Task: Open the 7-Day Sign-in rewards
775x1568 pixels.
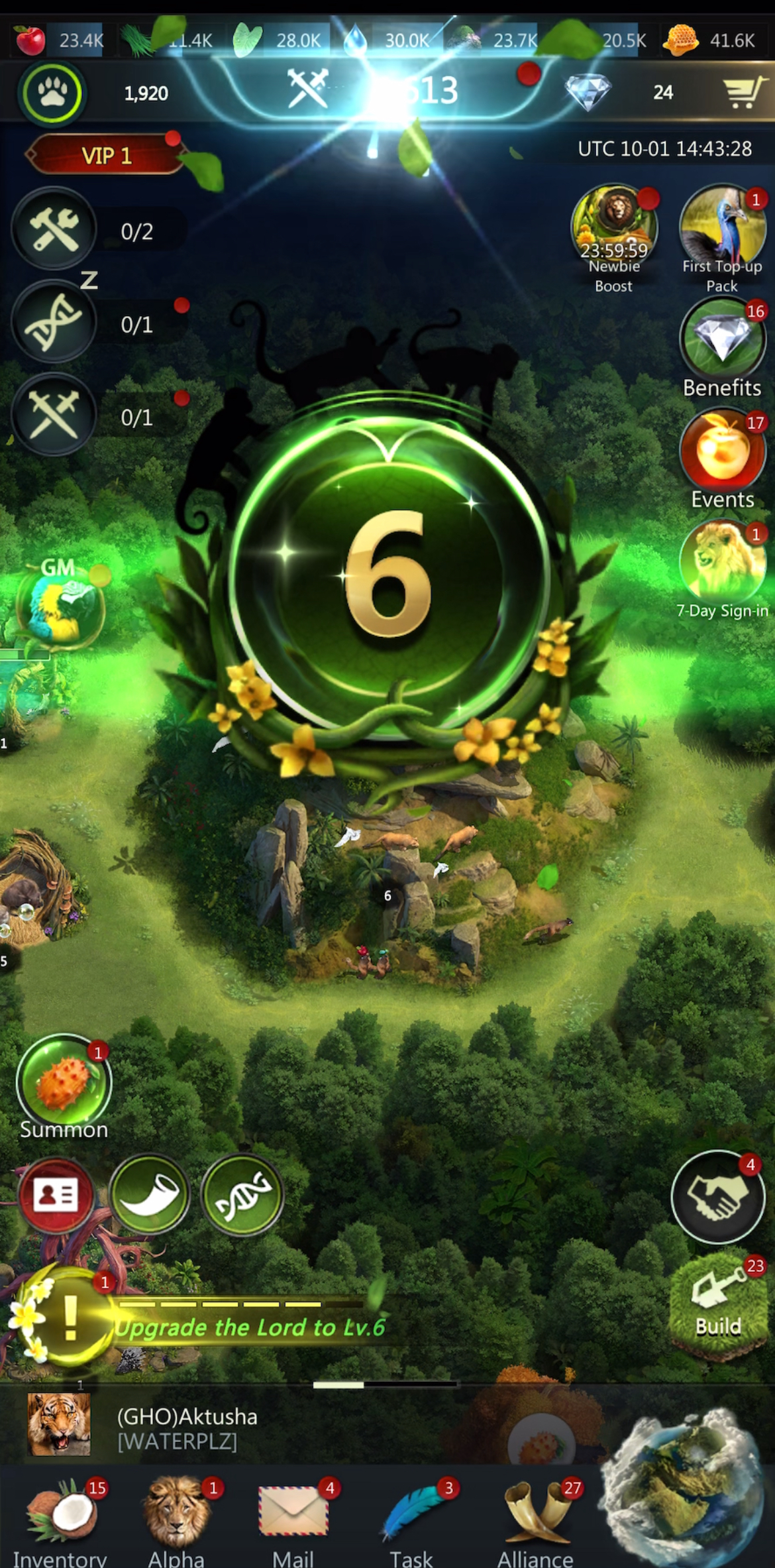Action: [722, 563]
